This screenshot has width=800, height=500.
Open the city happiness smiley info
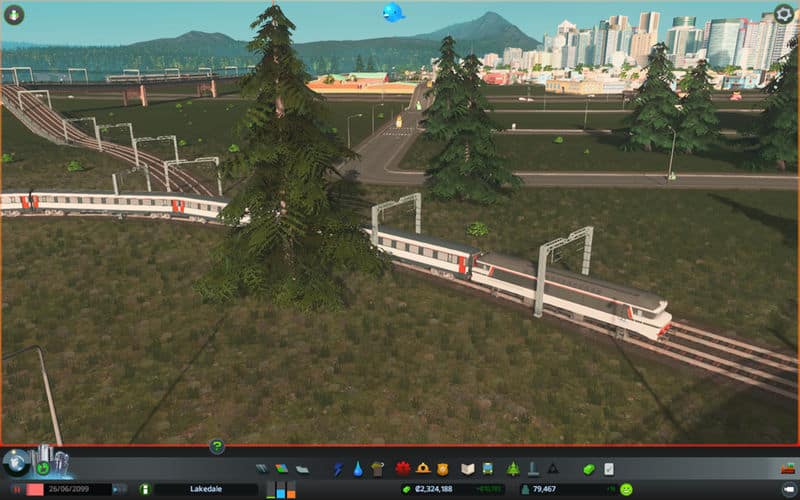[x=626, y=489]
